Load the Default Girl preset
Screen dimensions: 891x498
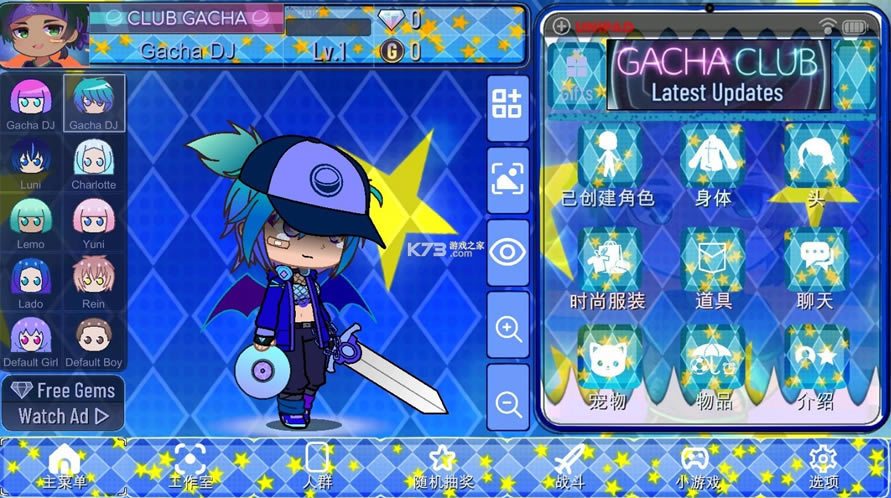31,340
